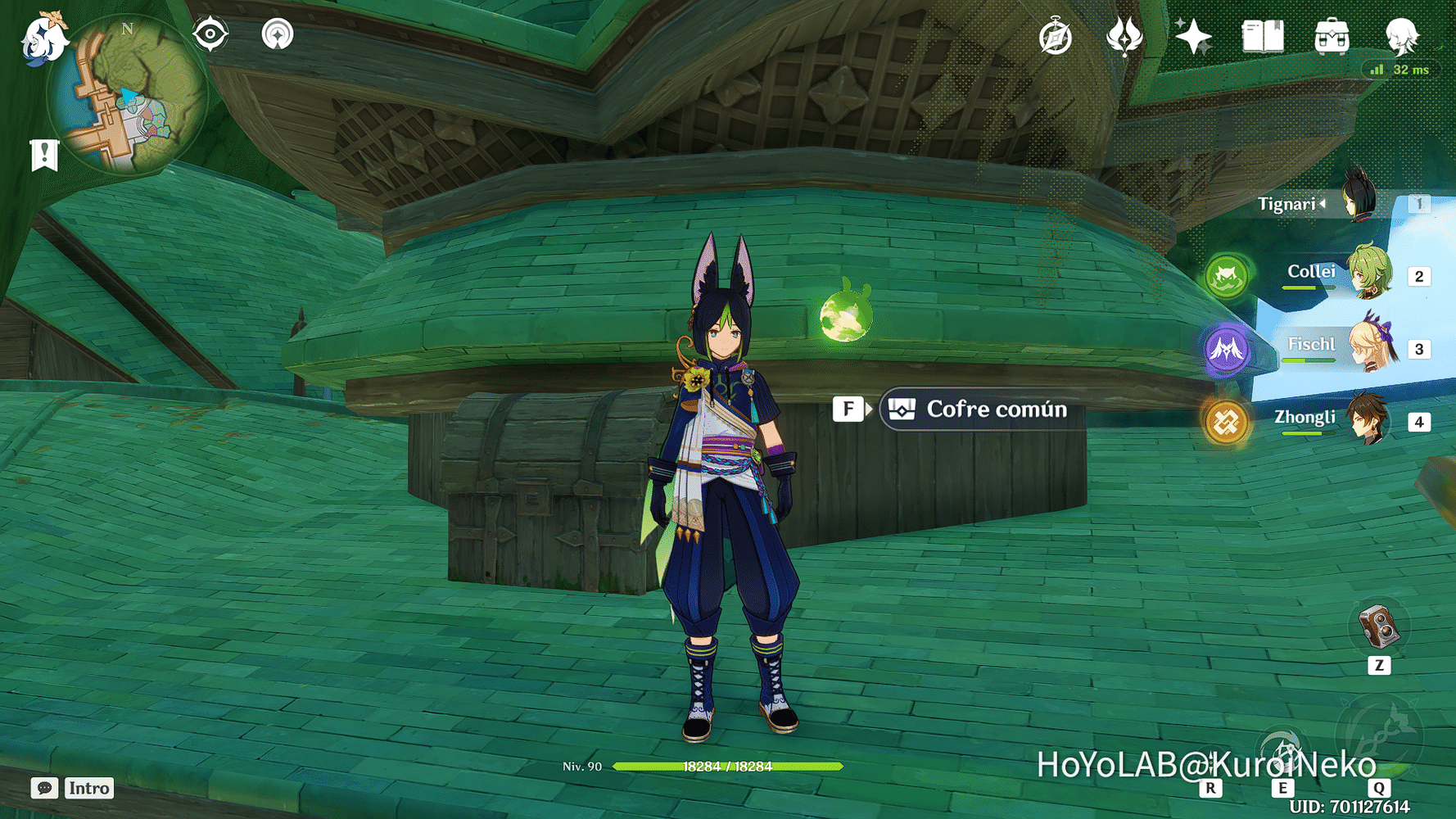Open the quest marker with exclamation mark
Screen dimensions: 1456x819
click(44, 154)
